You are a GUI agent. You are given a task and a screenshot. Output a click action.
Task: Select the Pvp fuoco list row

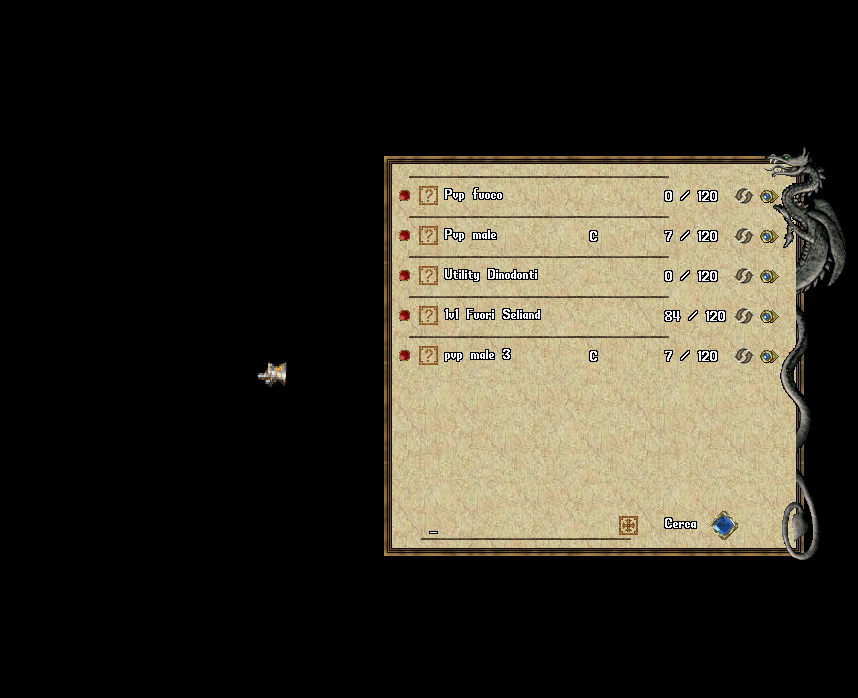(473, 195)
